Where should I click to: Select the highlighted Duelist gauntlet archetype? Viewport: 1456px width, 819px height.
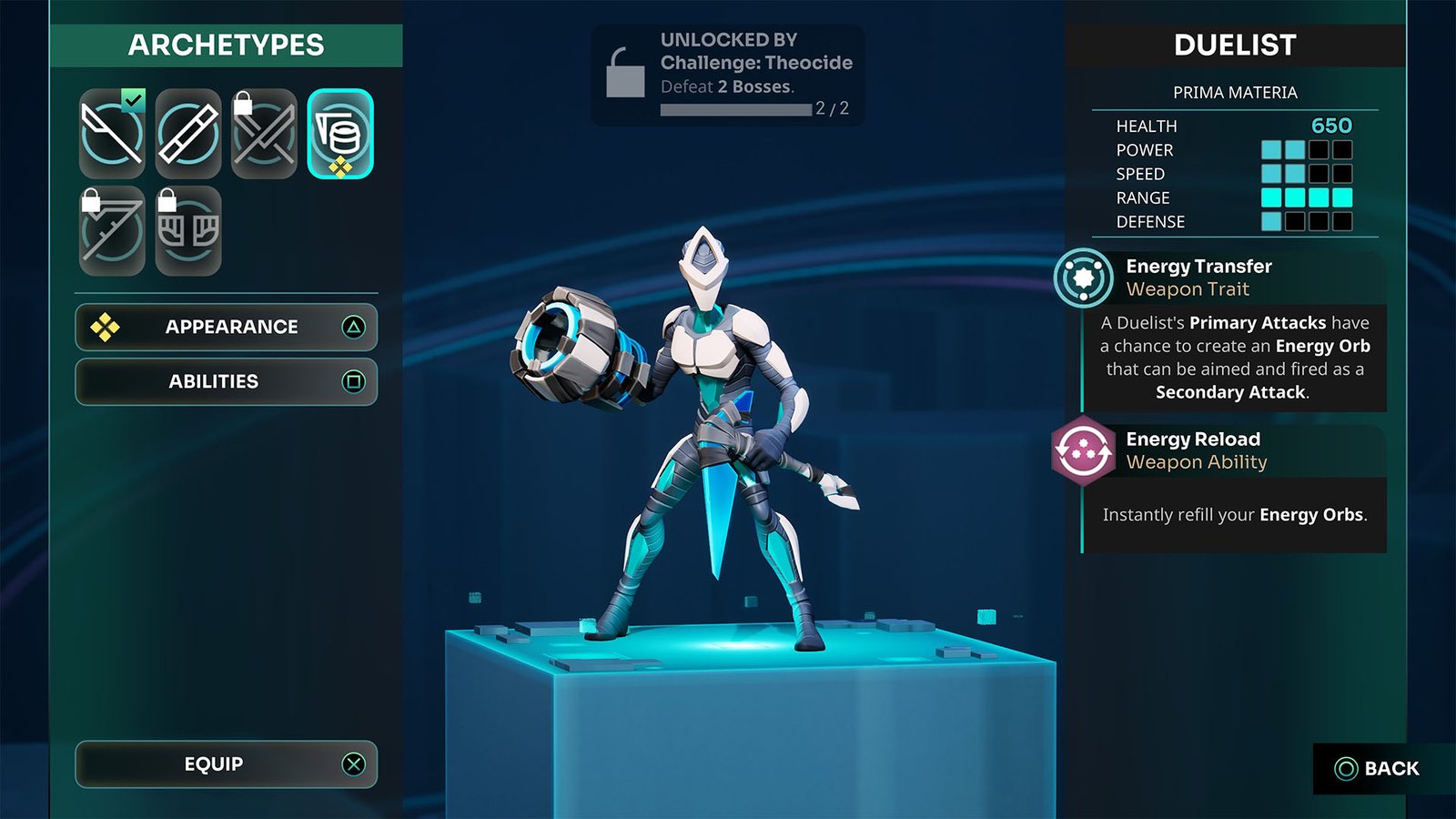[x=340, y=134]
